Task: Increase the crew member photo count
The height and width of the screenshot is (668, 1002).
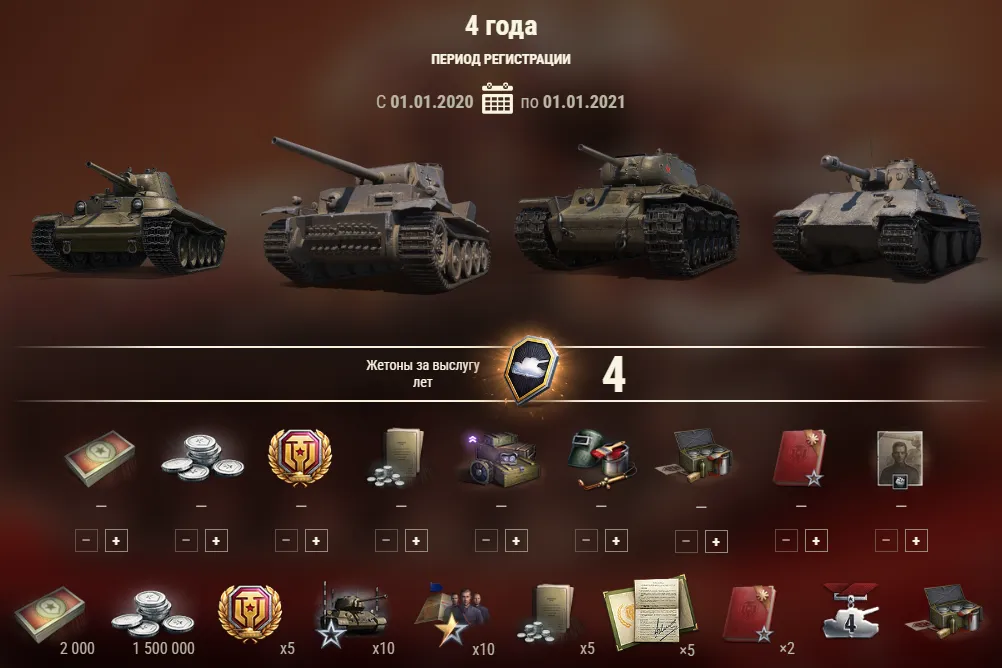Action: [x=916, y=540]
